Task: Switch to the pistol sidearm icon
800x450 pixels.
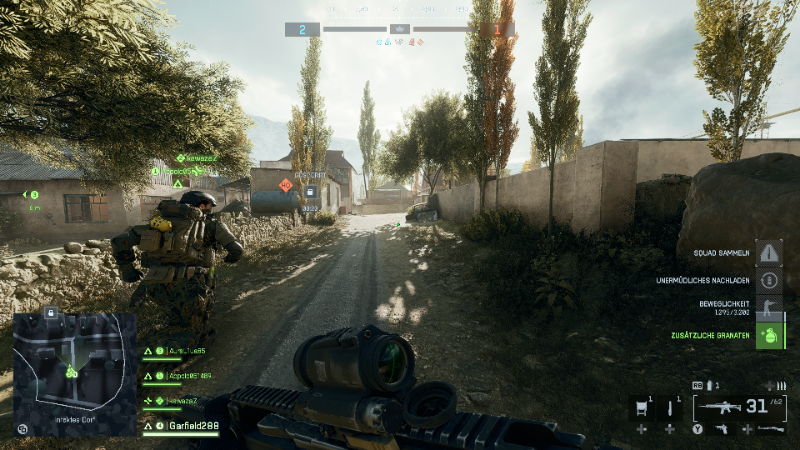Action: 721,429
